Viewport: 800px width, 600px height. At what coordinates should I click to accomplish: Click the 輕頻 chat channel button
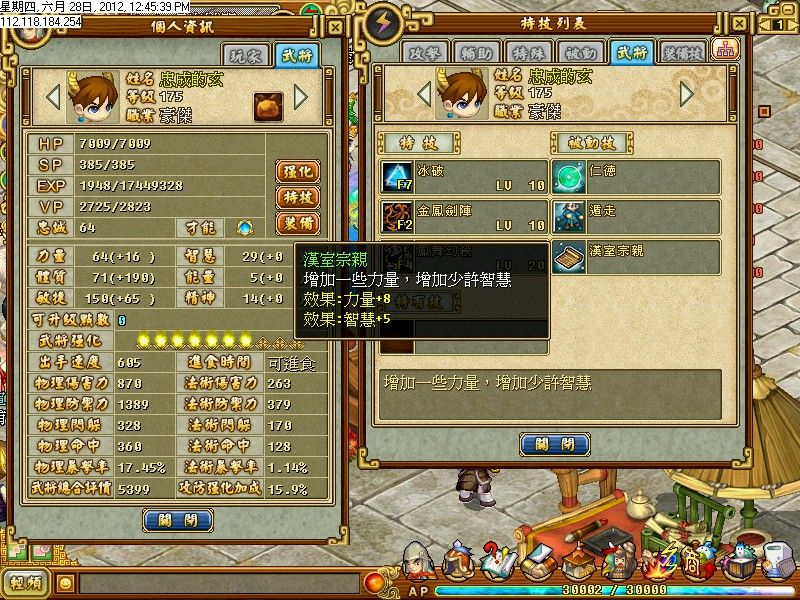(x=26, y=581)
